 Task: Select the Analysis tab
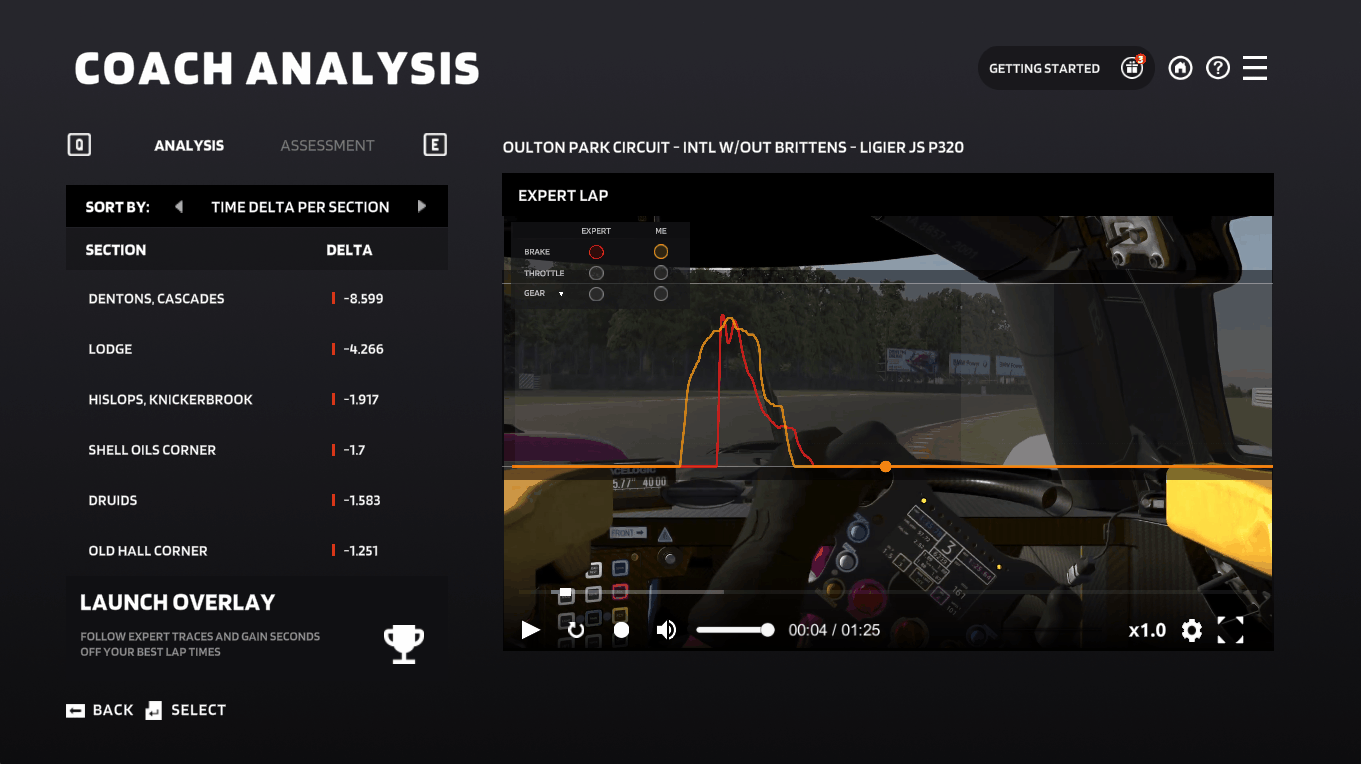[x=189, y=145]
